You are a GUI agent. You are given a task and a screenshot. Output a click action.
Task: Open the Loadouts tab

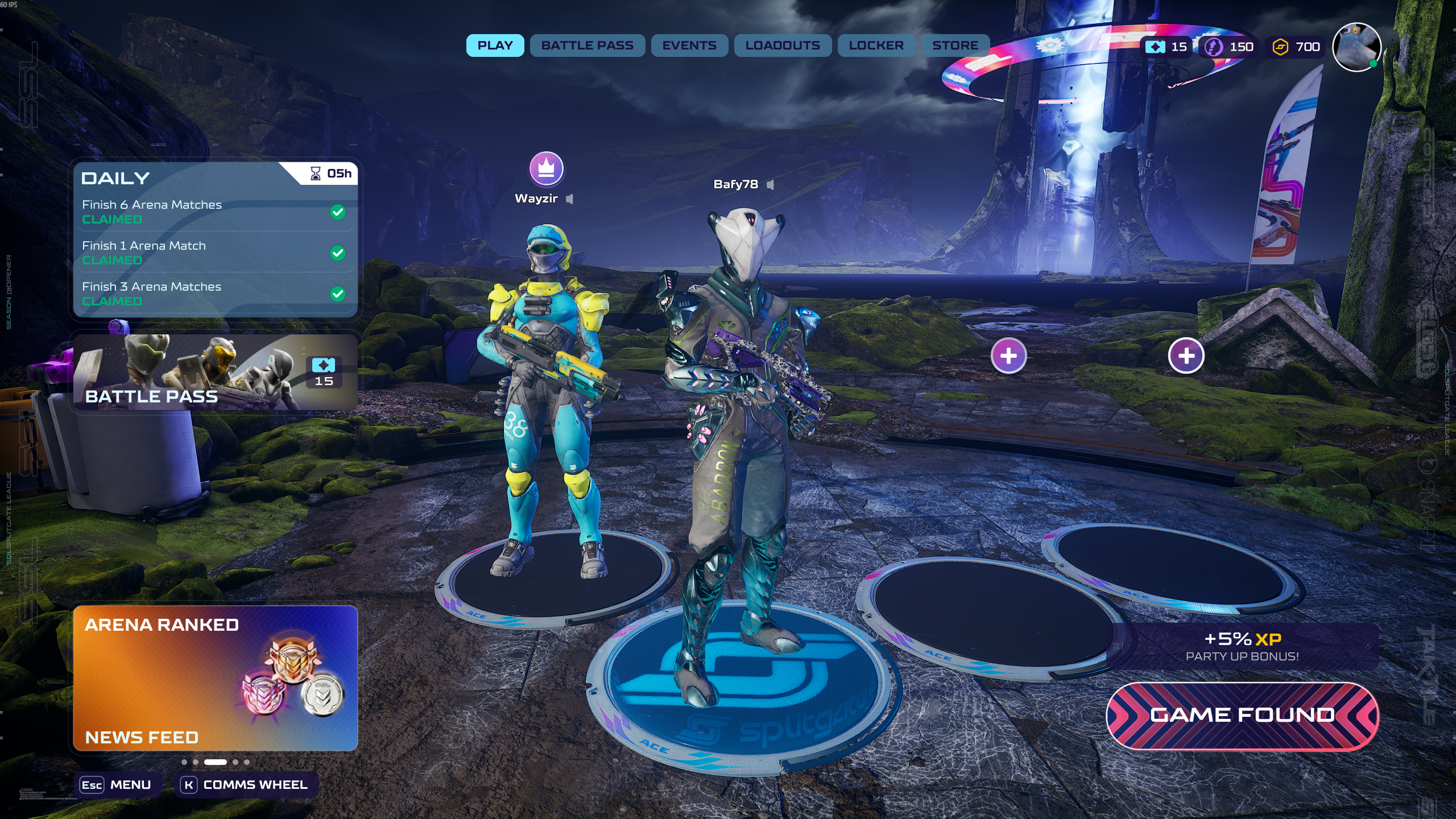coord(783,45)
